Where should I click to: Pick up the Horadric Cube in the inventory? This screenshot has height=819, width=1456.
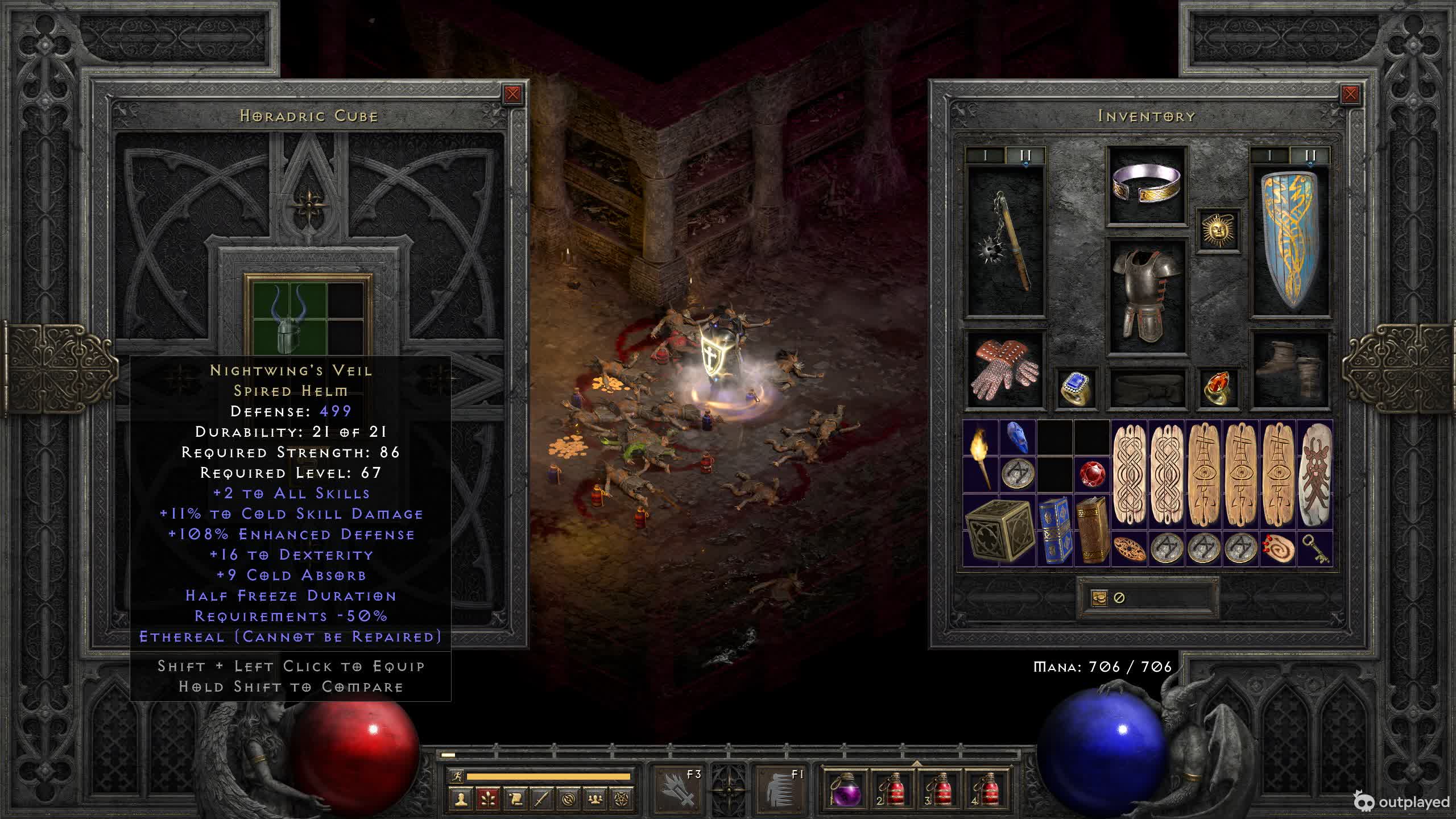coord(999,530)
